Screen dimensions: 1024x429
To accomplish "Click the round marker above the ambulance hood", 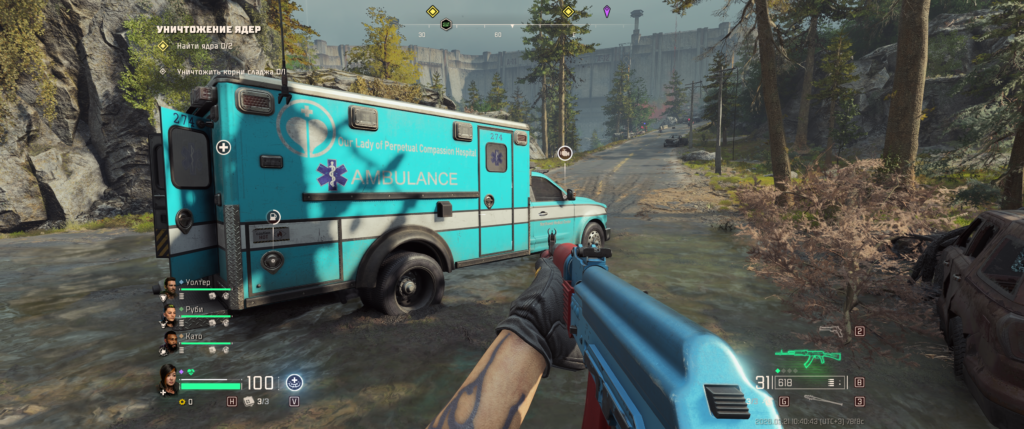I will coord(564,153).
